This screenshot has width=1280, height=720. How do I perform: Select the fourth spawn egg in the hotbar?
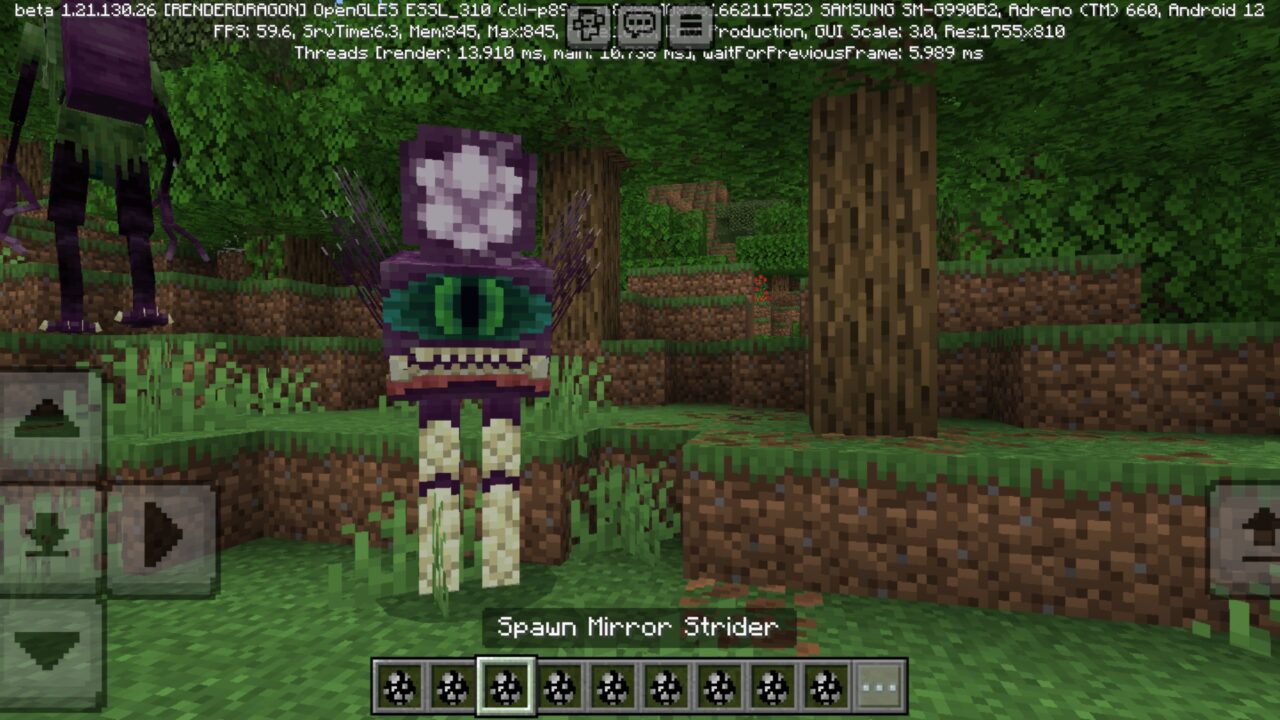tap(559, 685)
